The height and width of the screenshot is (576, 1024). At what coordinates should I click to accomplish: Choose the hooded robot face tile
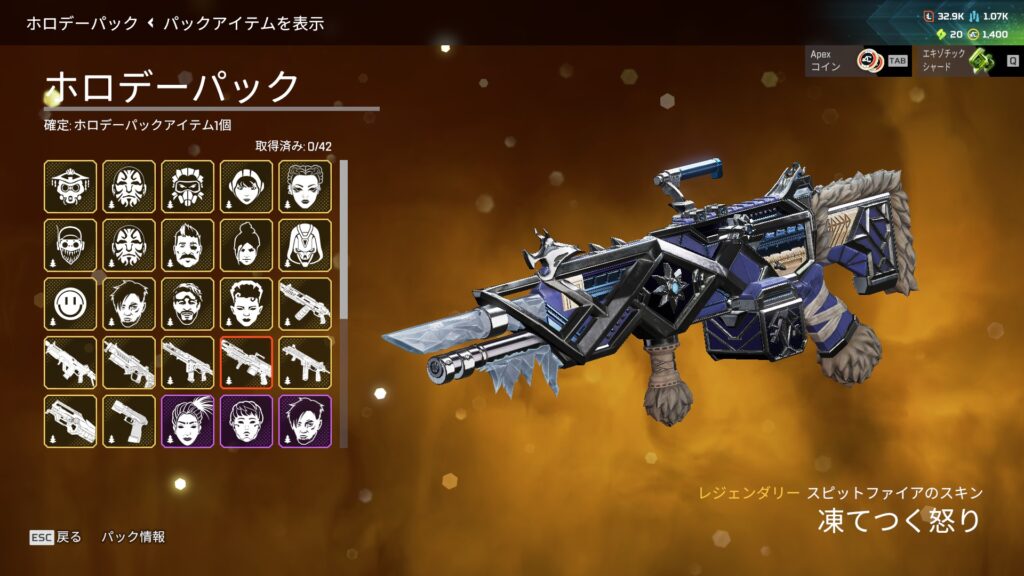306,245
